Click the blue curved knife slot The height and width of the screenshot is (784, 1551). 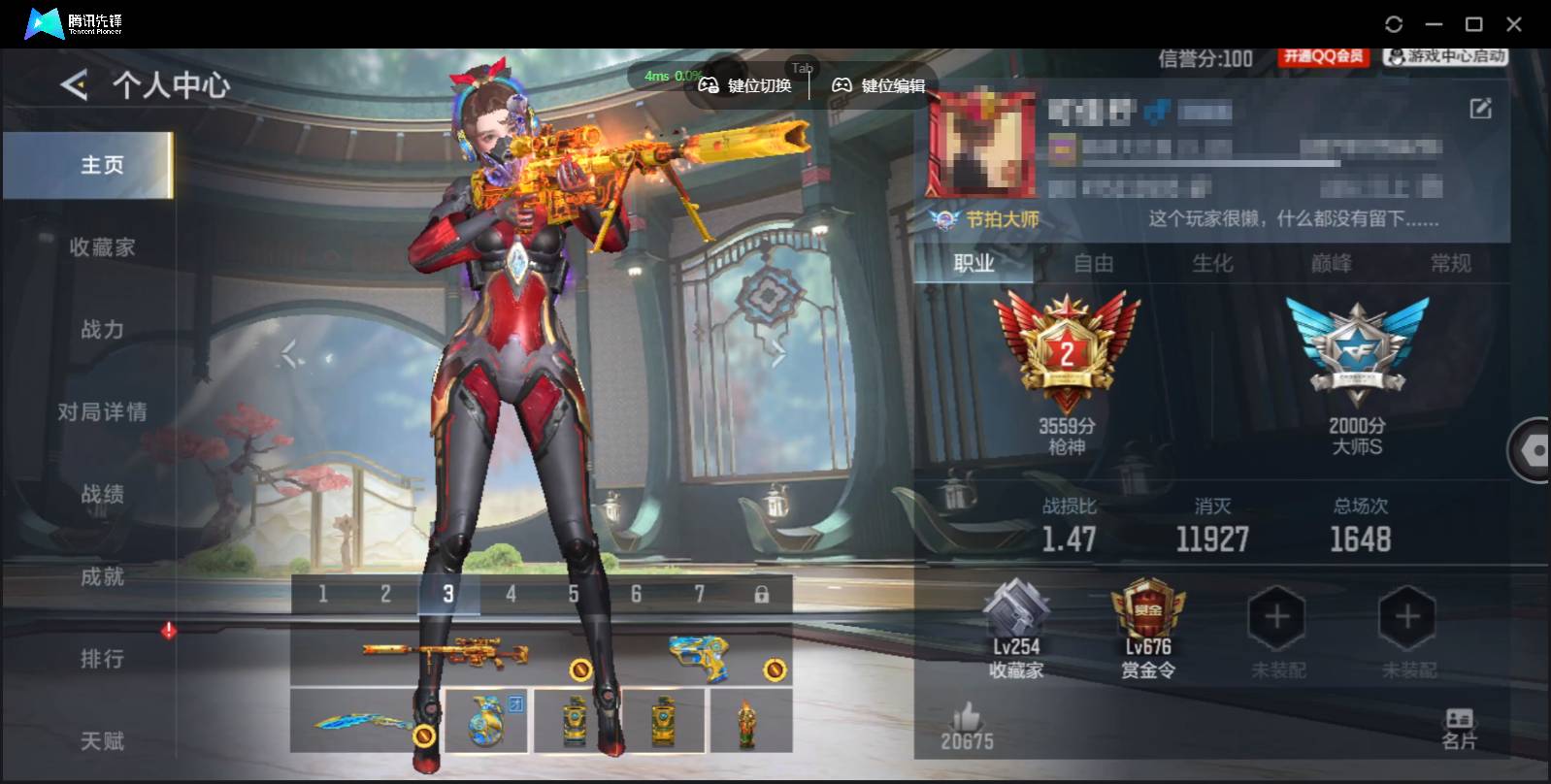click(x=364, y=721)
